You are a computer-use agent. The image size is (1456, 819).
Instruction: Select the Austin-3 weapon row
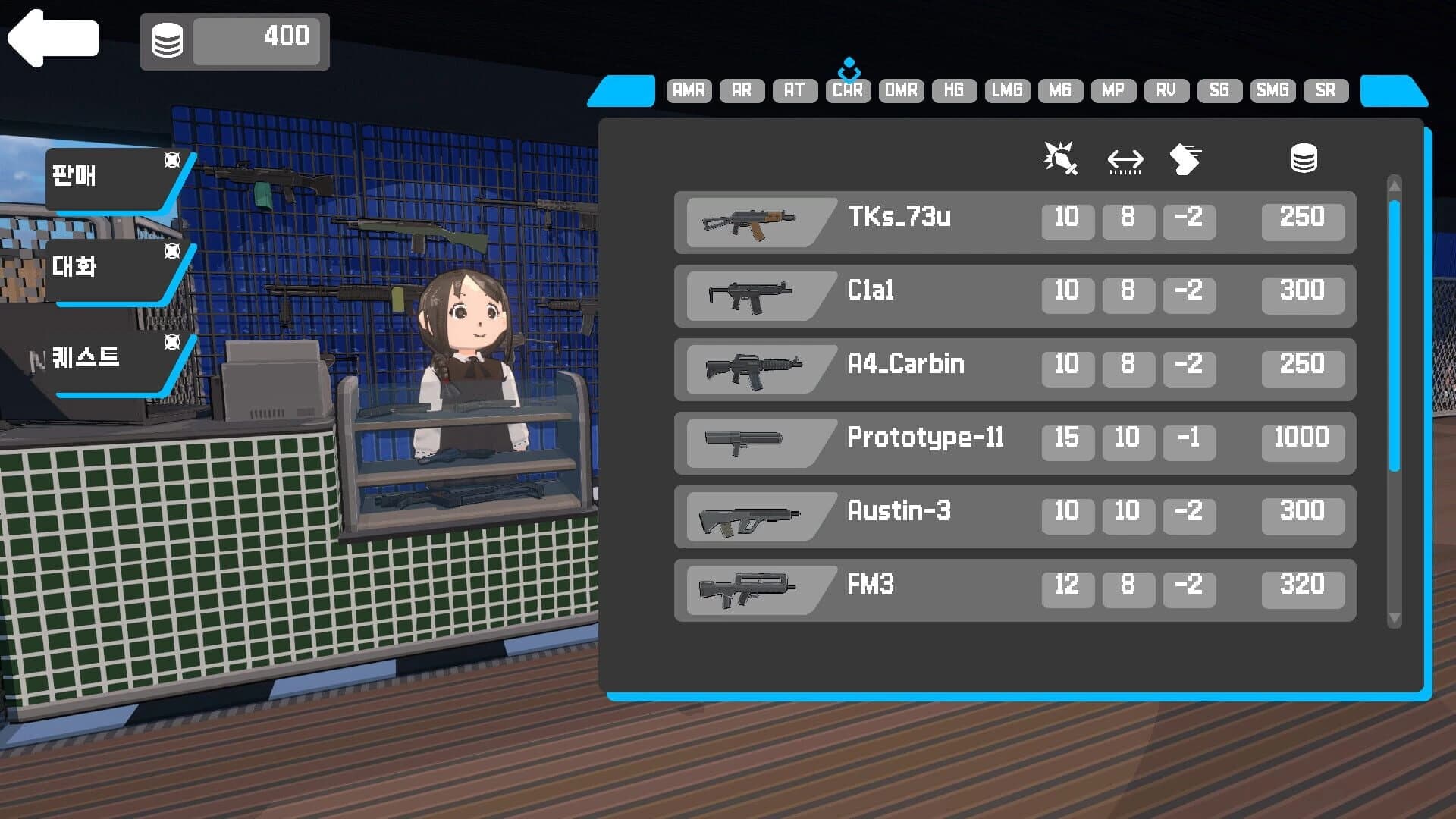pyautogui.click(x=1016, y=514)
